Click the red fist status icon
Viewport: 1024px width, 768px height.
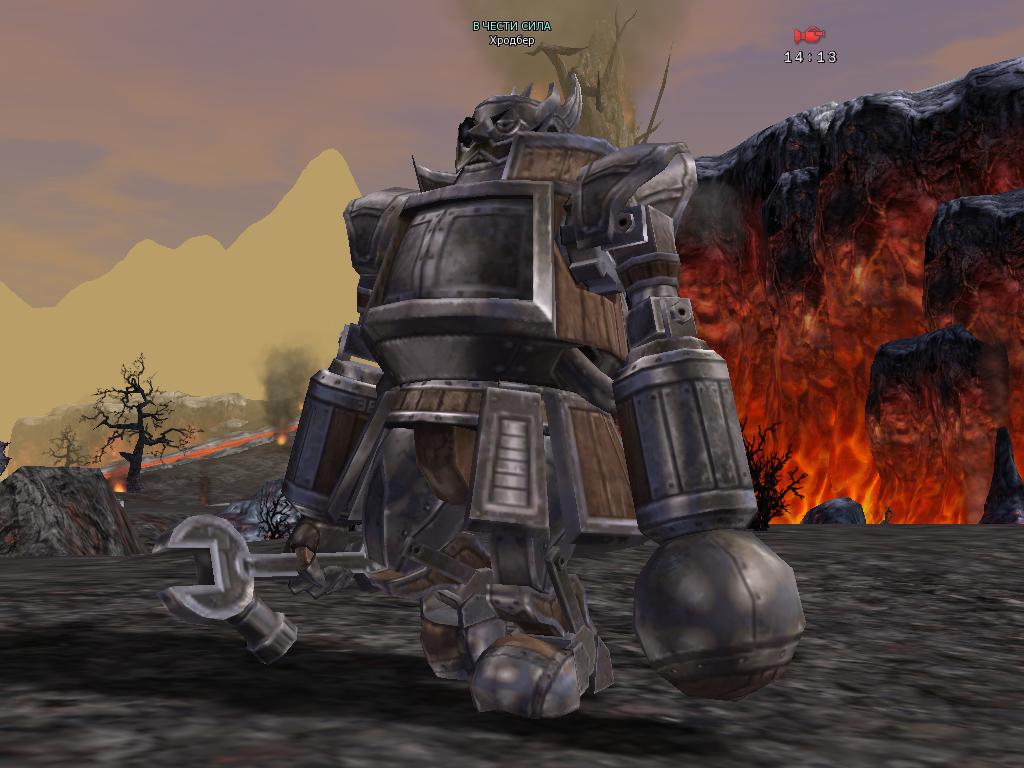pos(808,36)
